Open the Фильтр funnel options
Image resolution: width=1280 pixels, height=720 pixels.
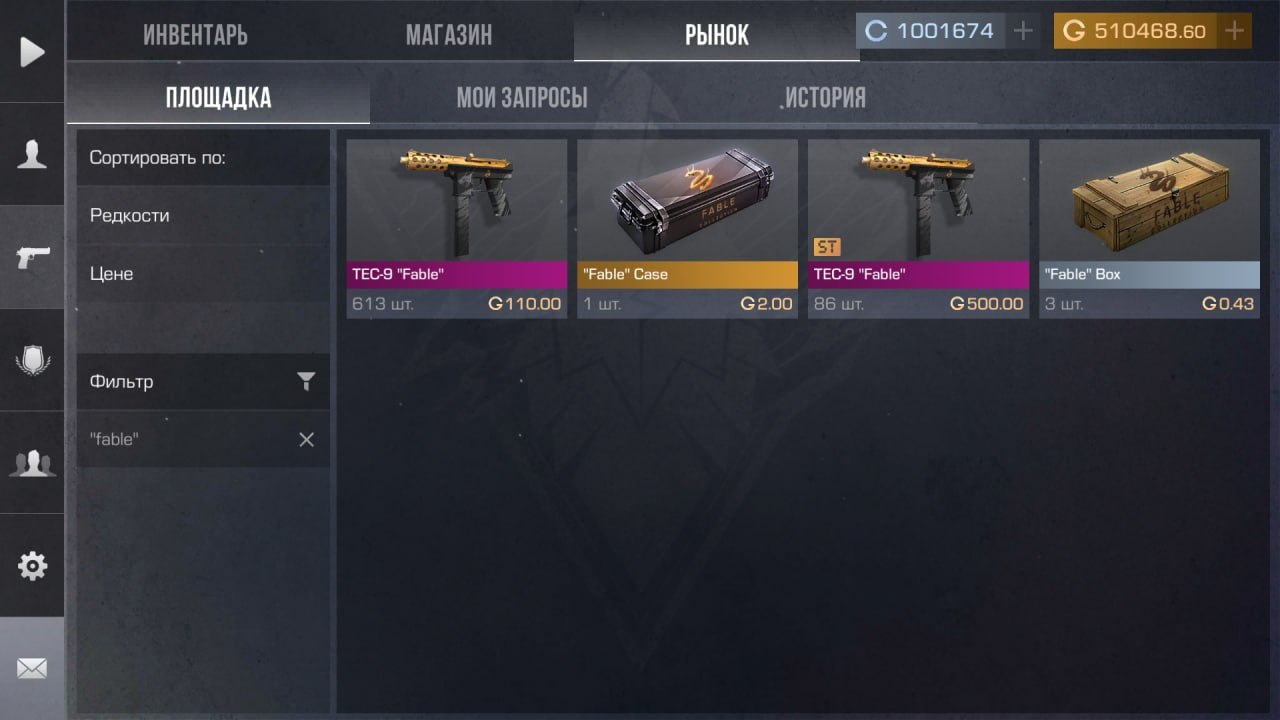pyautogui.click(x=306, y=381)
